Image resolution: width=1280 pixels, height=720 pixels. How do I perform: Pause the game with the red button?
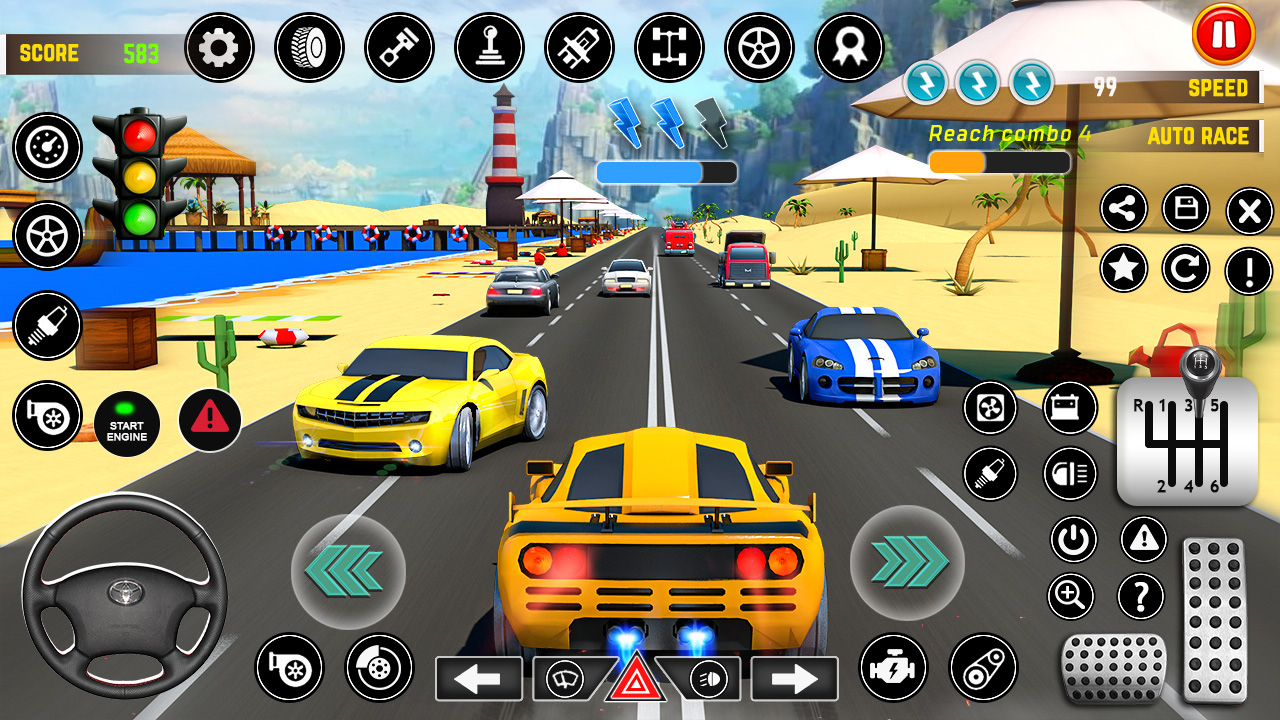coord(1223,35)
